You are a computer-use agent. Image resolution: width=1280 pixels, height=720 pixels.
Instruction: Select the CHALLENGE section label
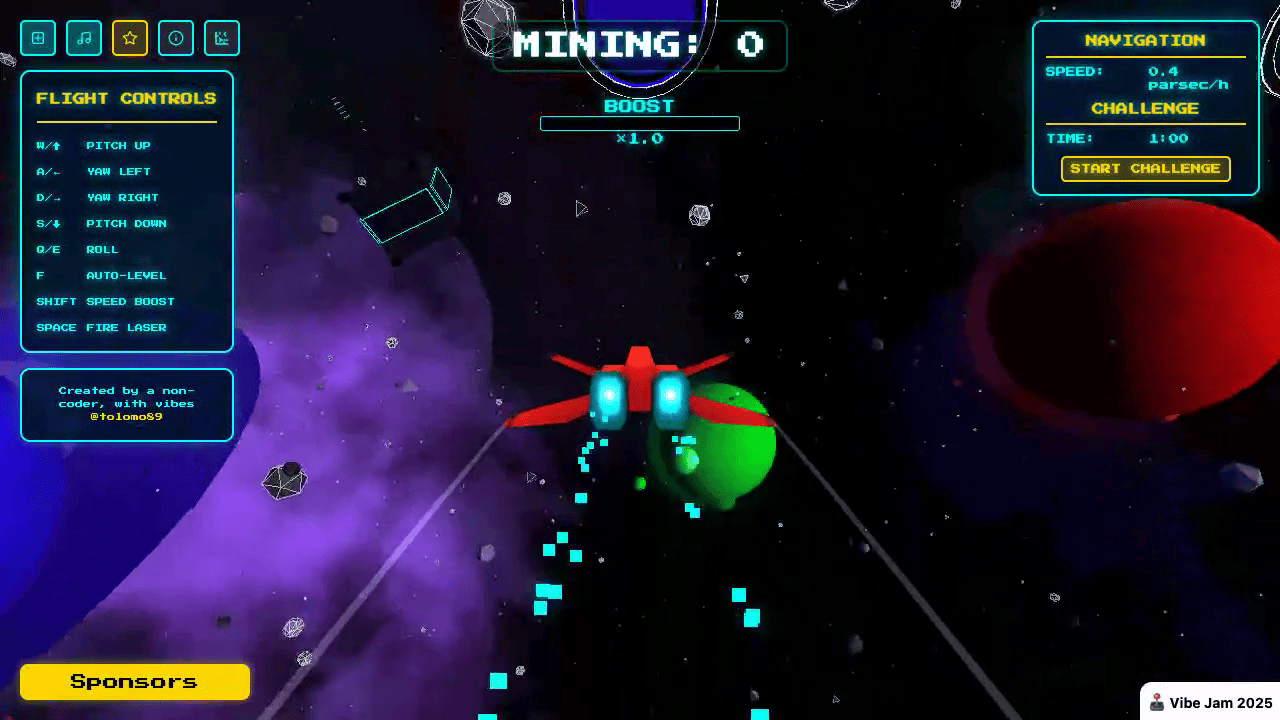[1145, 108]
